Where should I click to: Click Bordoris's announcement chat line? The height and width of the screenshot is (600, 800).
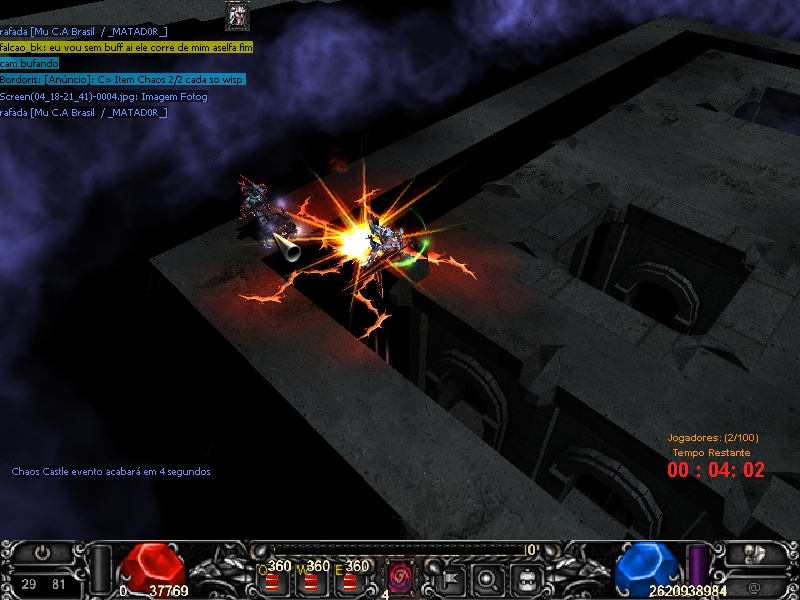[122, 79]
